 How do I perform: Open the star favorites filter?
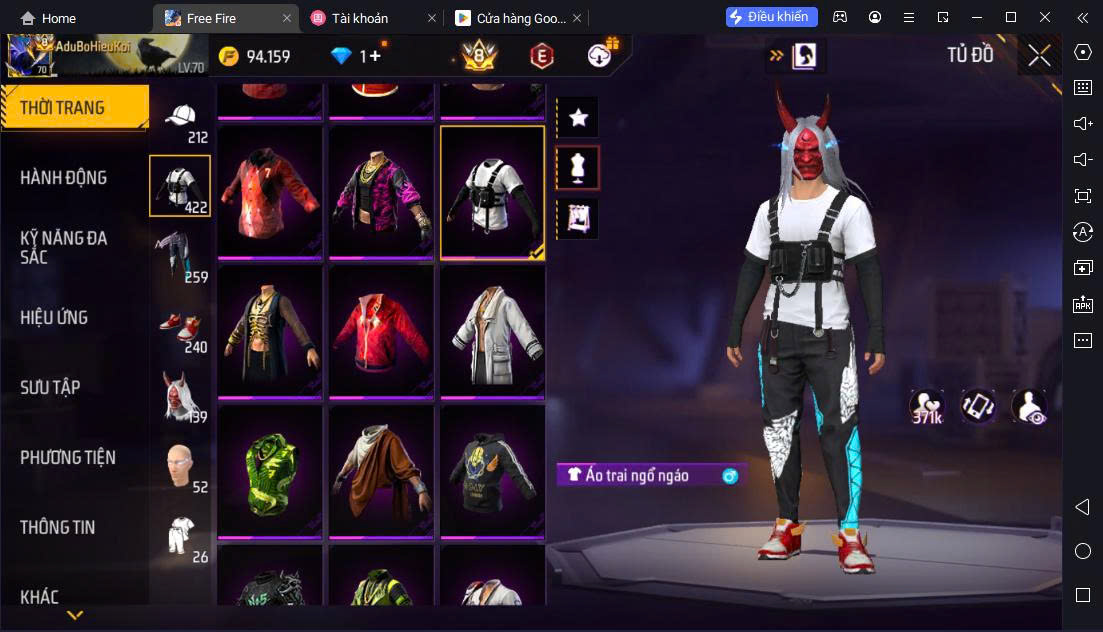coord(578,118)
